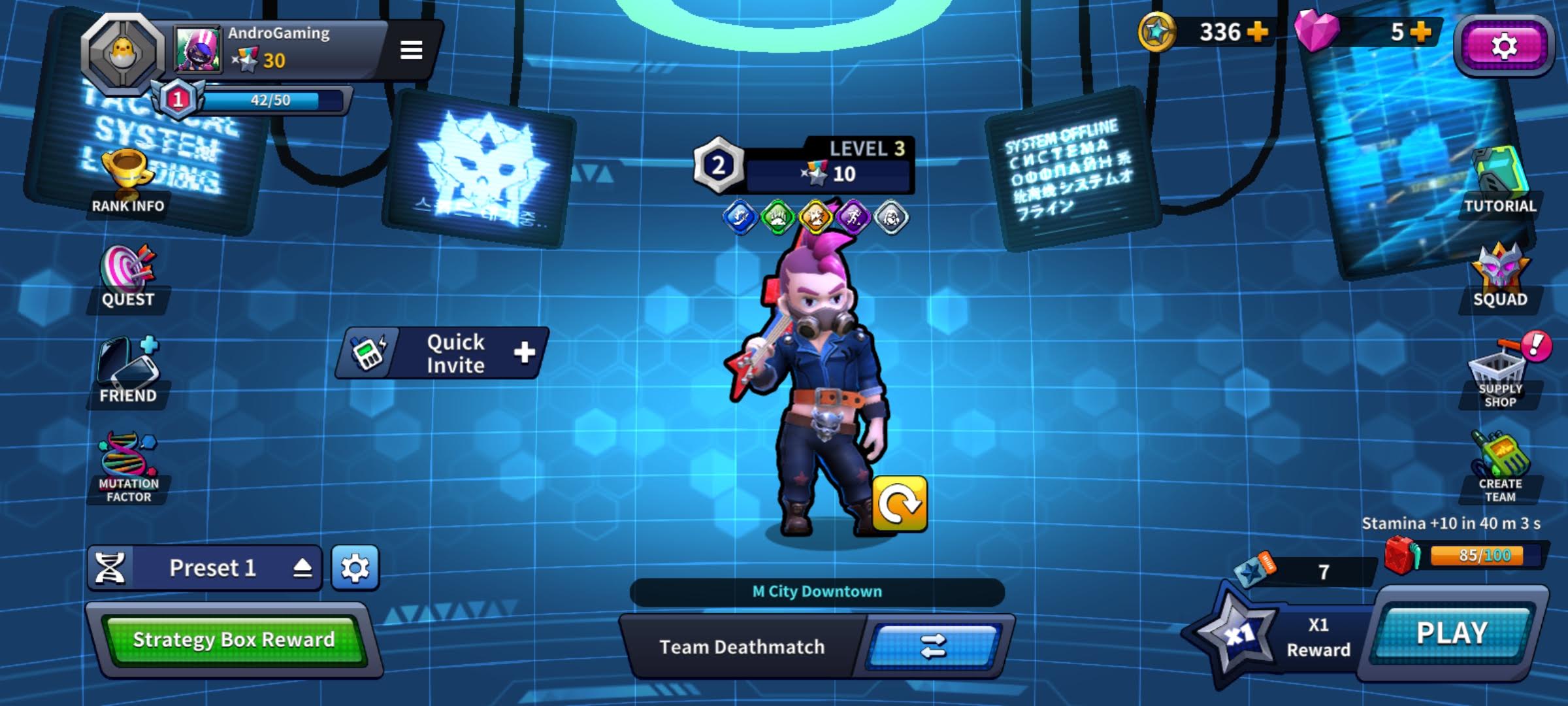Screen dimensions: 1568x706
Task: Start a match with the PLAY button
Action: pos(1452,633)
